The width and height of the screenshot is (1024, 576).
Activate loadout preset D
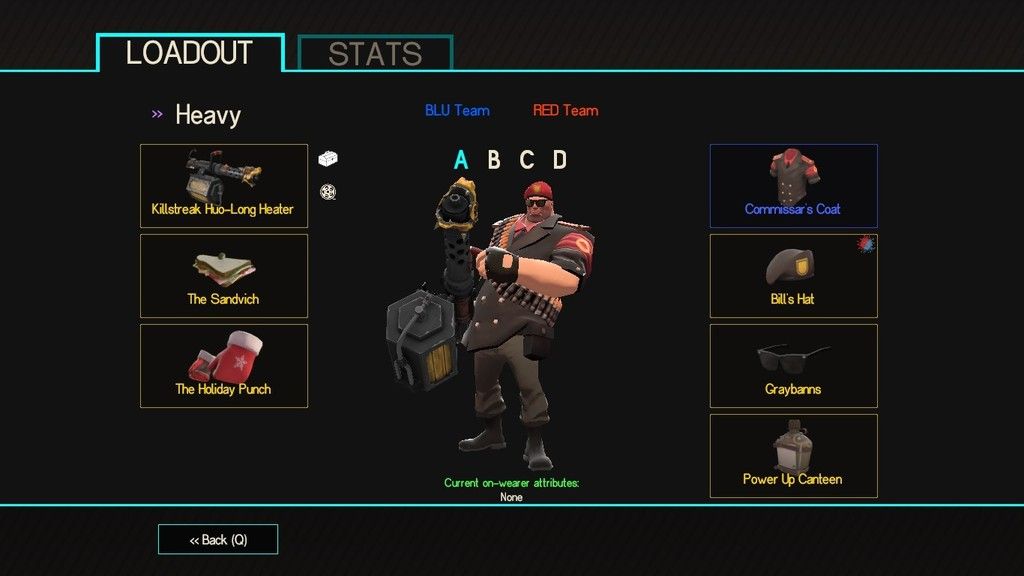(x=560, y=160)
